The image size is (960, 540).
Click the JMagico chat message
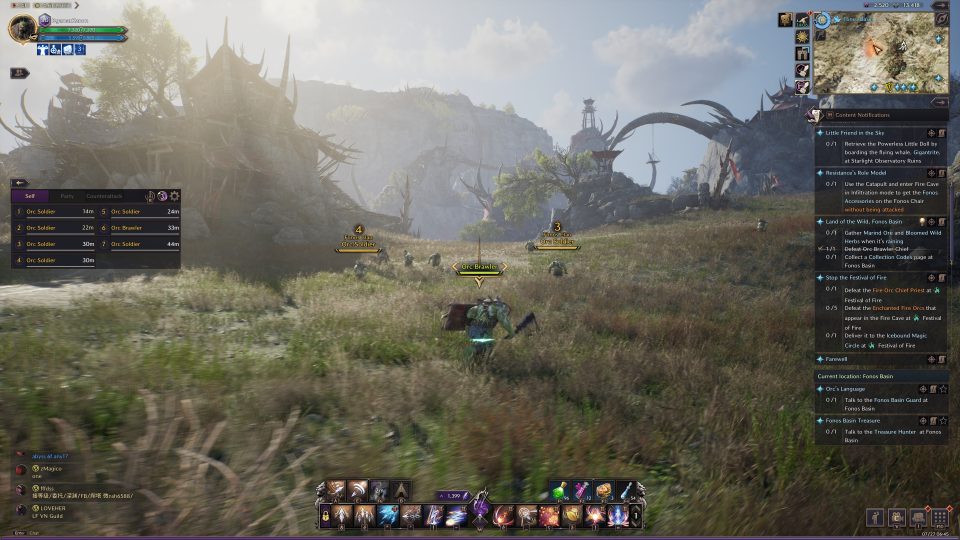point(50,468)
